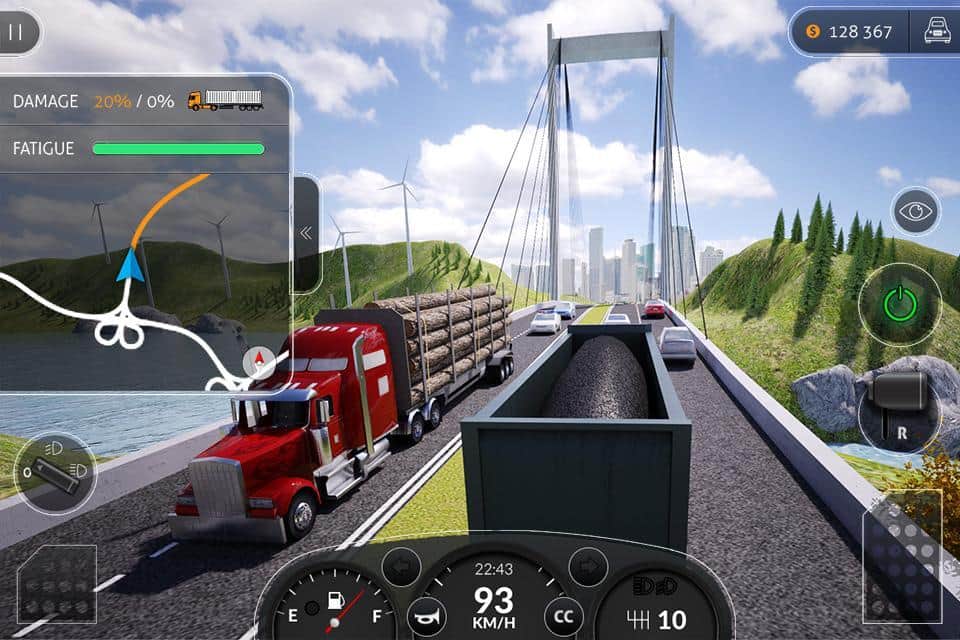The height and width of the screenshot is (640, 960).
Task: Tap the compass marker on the minimap
Action: click(x=259, y=362)
